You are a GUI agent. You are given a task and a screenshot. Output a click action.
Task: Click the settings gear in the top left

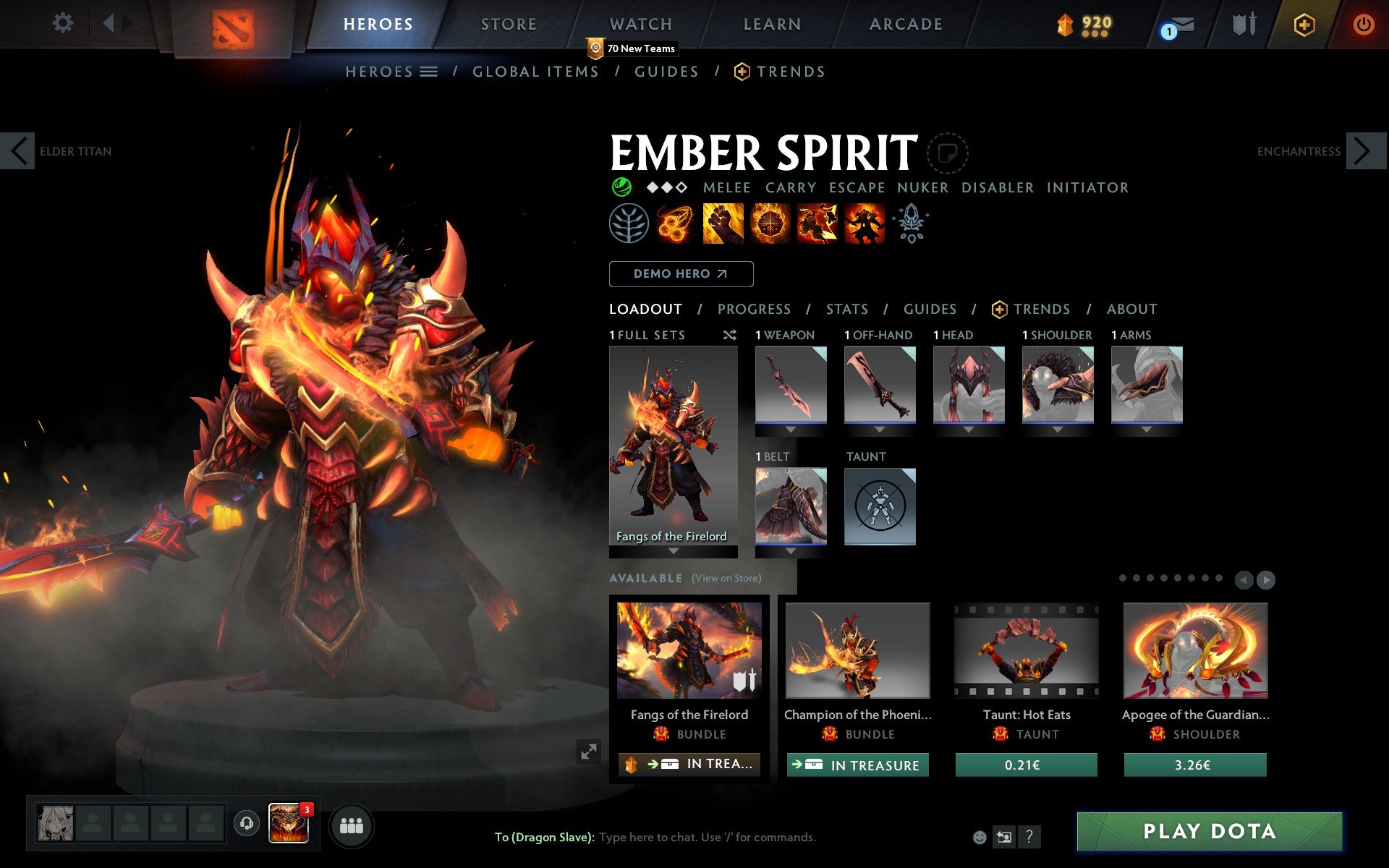point(64,22)
